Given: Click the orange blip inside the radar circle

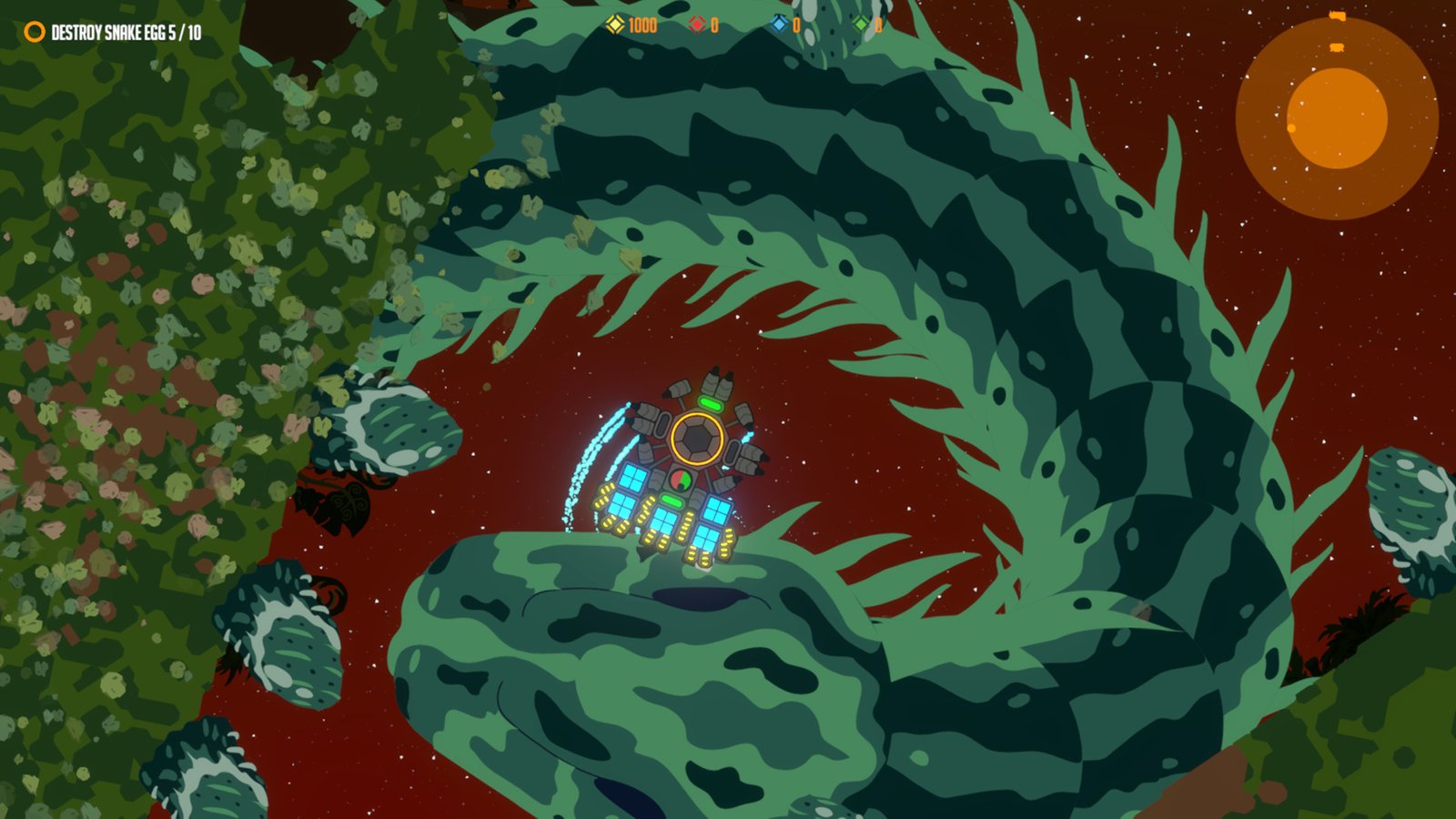Looking at the screenshot, I should click(1291, 128).
